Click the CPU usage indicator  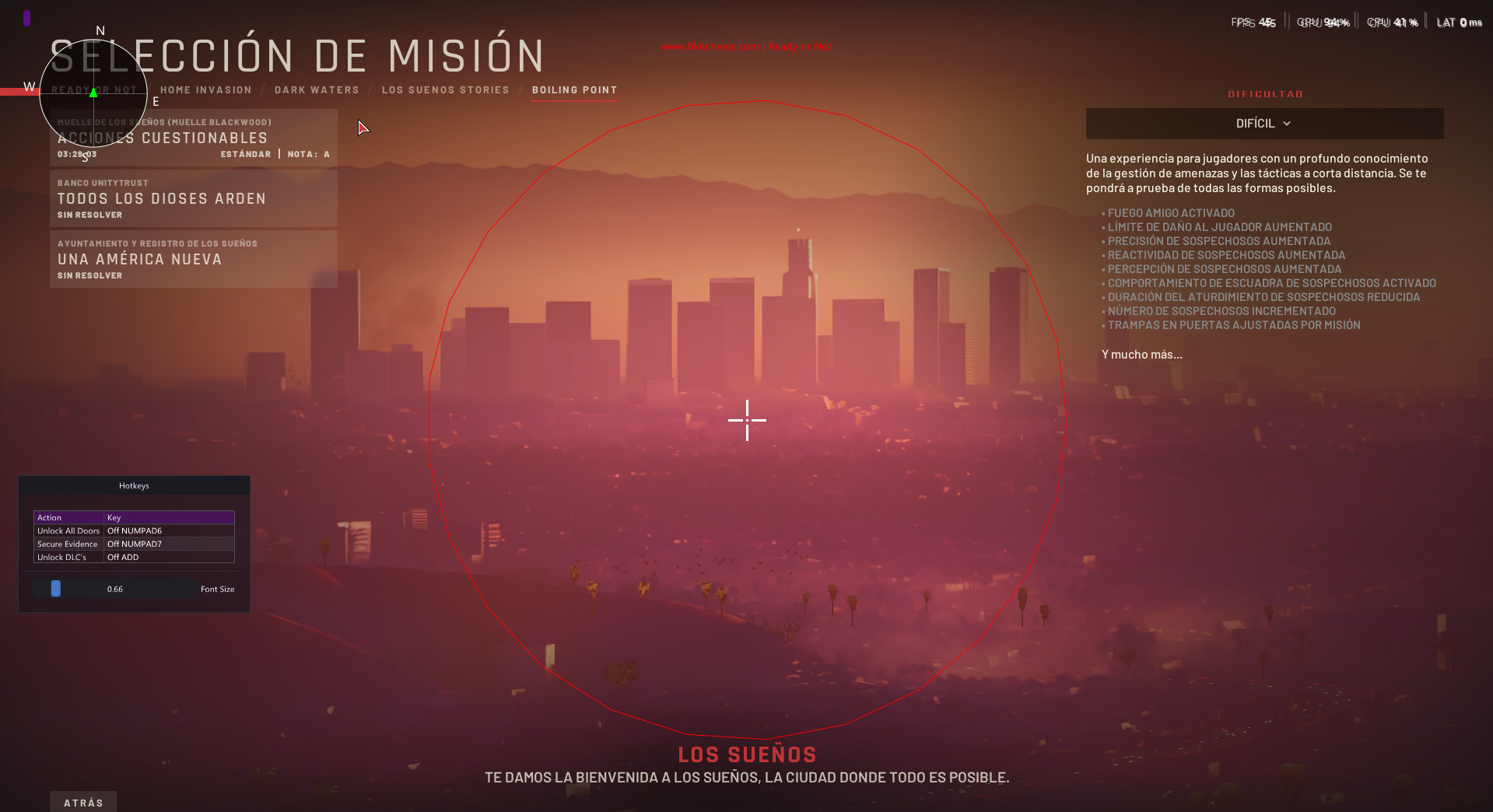[x=1393, y=22]
